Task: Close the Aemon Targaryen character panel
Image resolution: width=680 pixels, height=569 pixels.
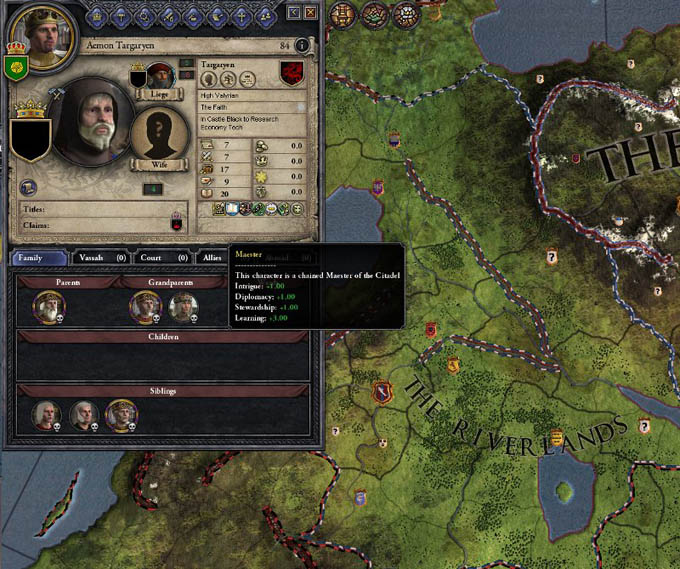Action: click(x=310, y=13)
